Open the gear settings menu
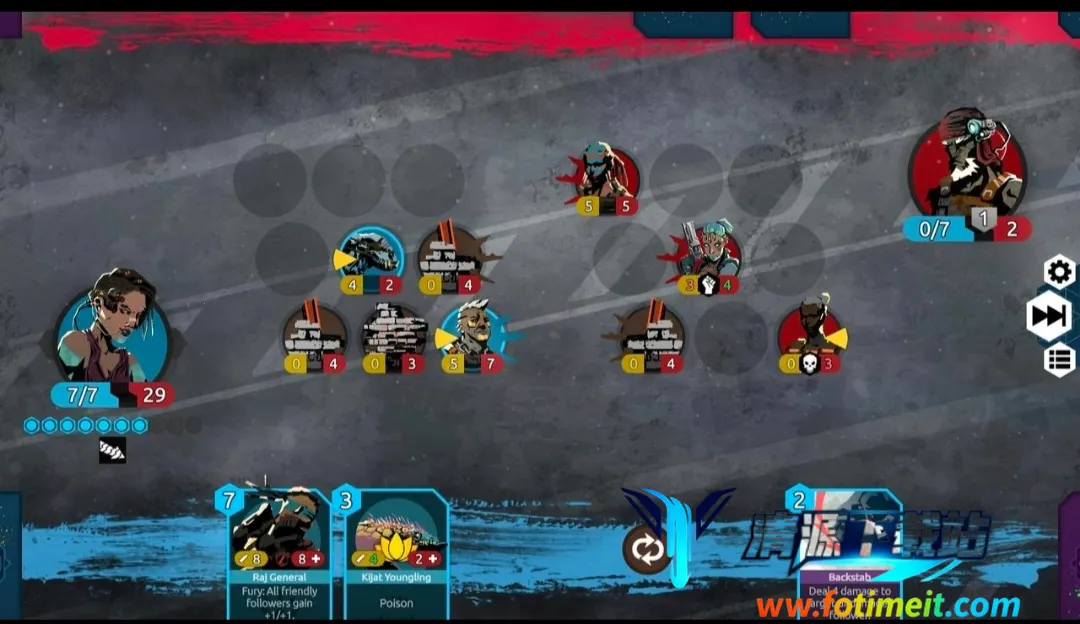The image size is (1080, 624). (x=1059, y=271)
